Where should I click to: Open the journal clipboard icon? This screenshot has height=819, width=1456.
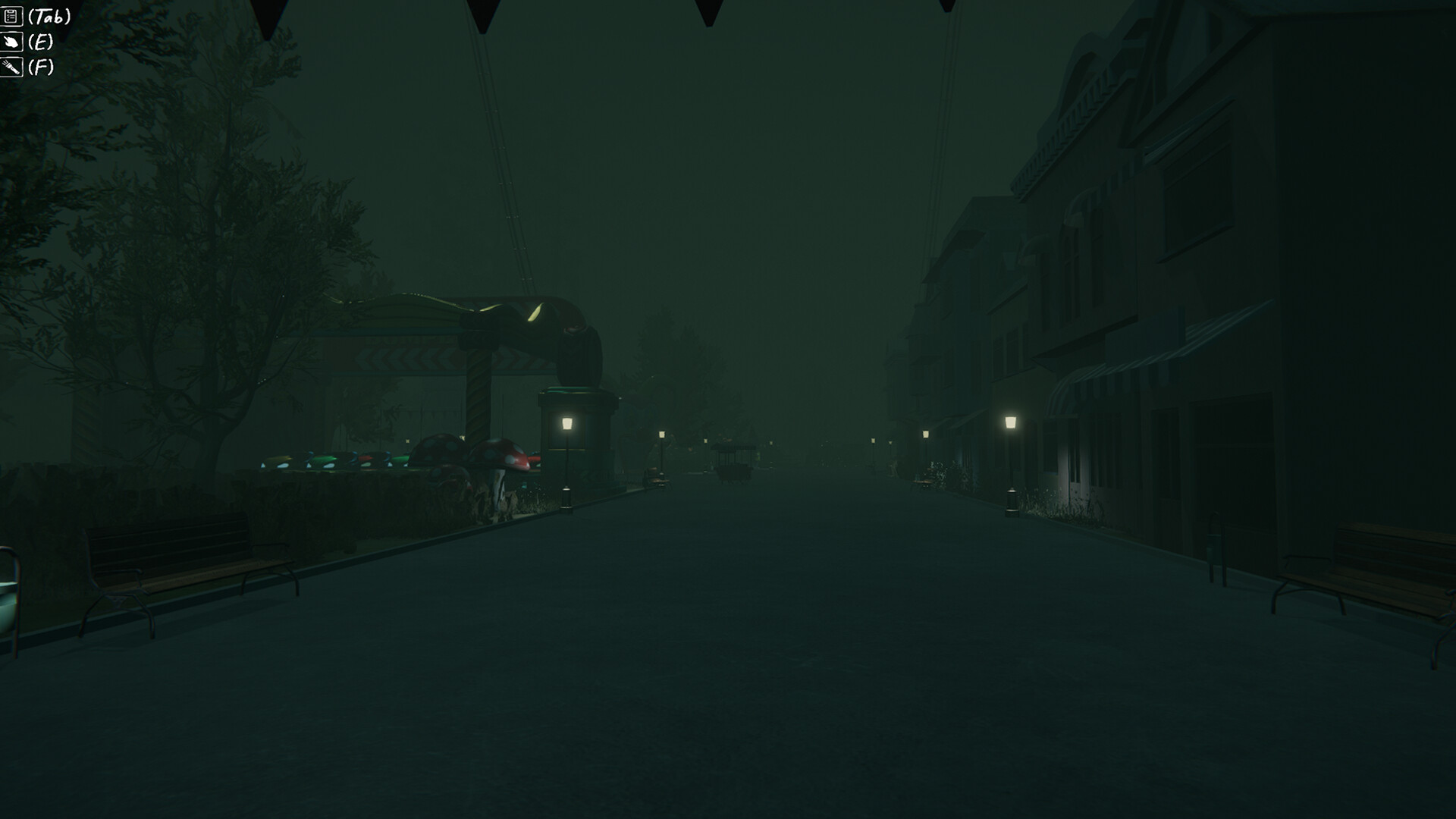pyautogui.click(x=11, y=15)
